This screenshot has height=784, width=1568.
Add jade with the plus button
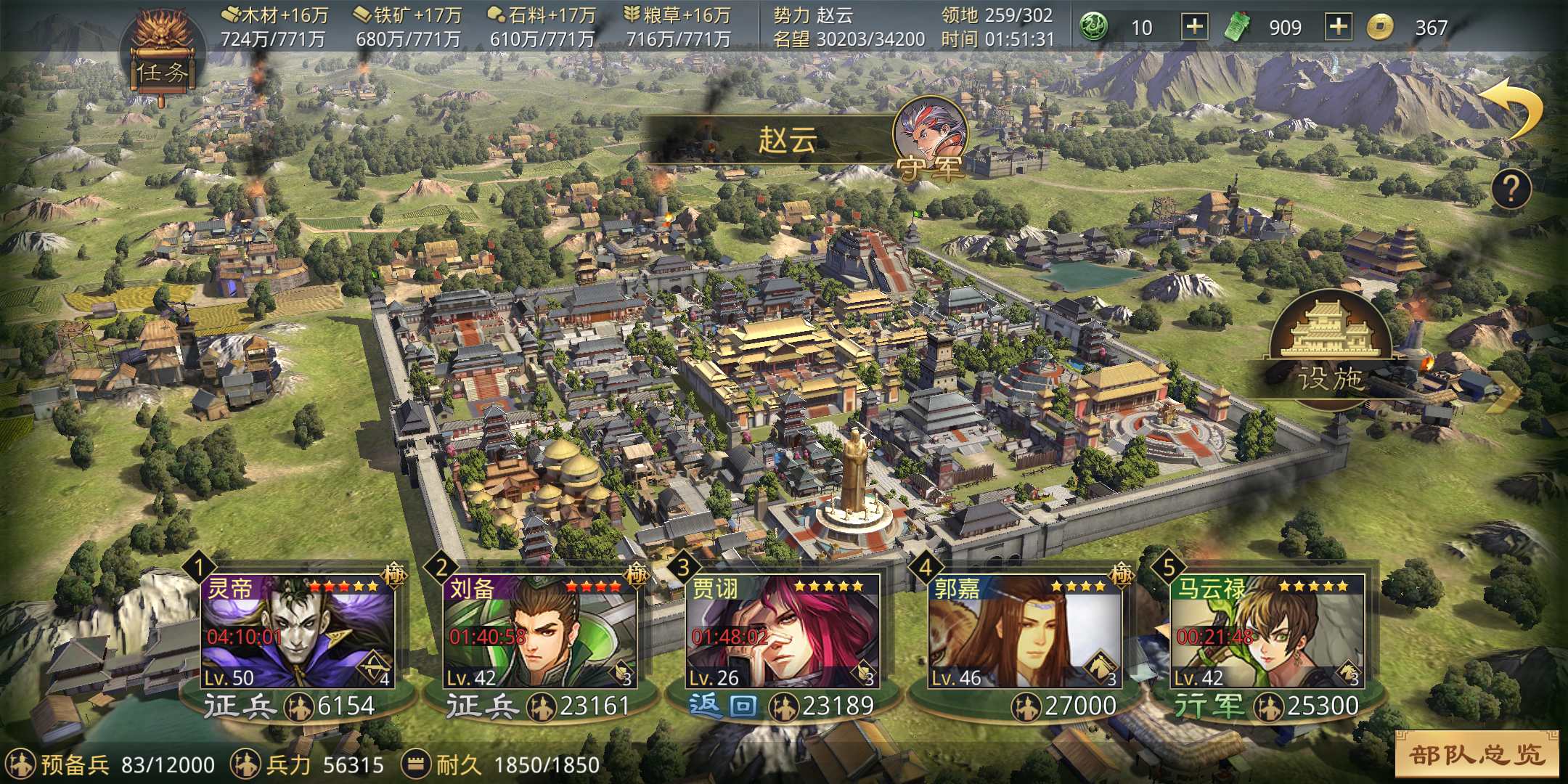click(x=1194, y=28)
